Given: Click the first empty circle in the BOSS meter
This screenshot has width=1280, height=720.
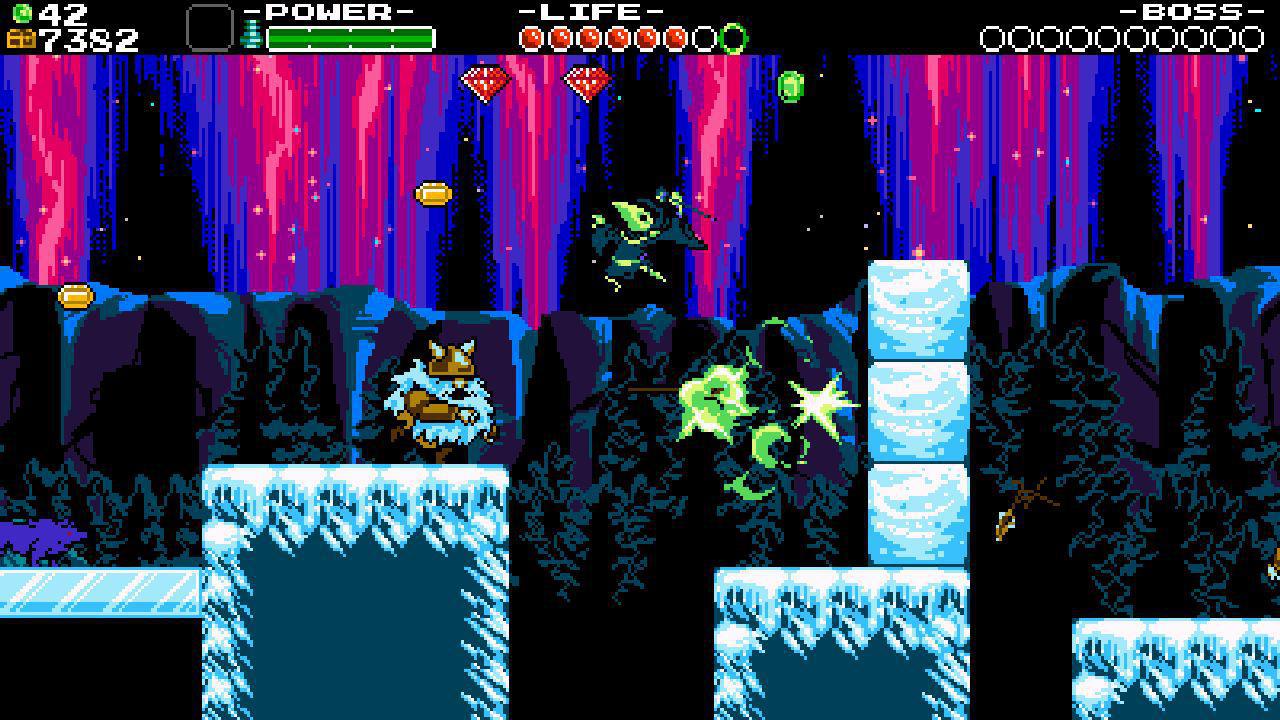Looking at the screenshot, I should [x=994, y=36].
